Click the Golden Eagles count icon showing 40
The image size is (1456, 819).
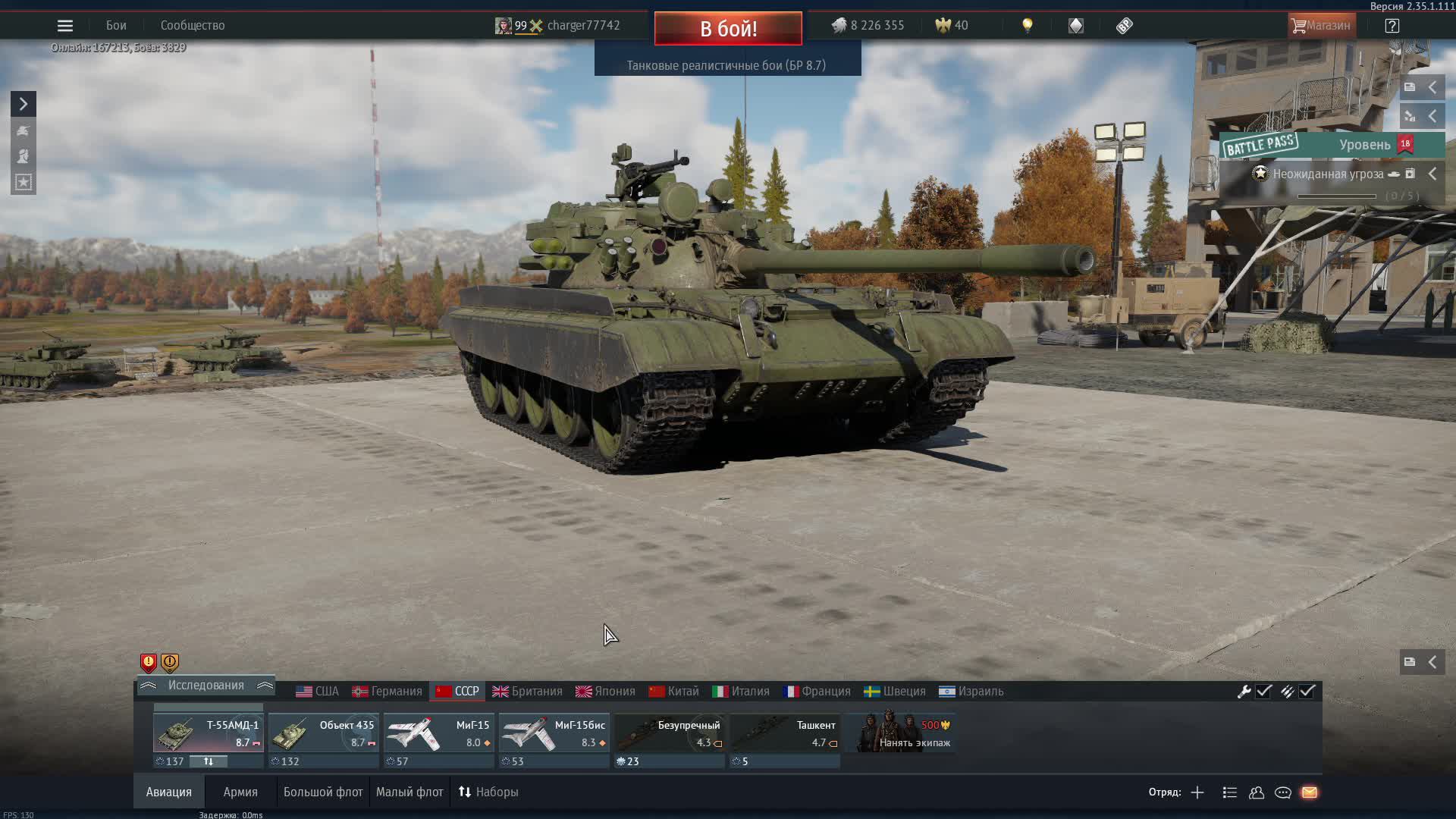coord(942,25)
